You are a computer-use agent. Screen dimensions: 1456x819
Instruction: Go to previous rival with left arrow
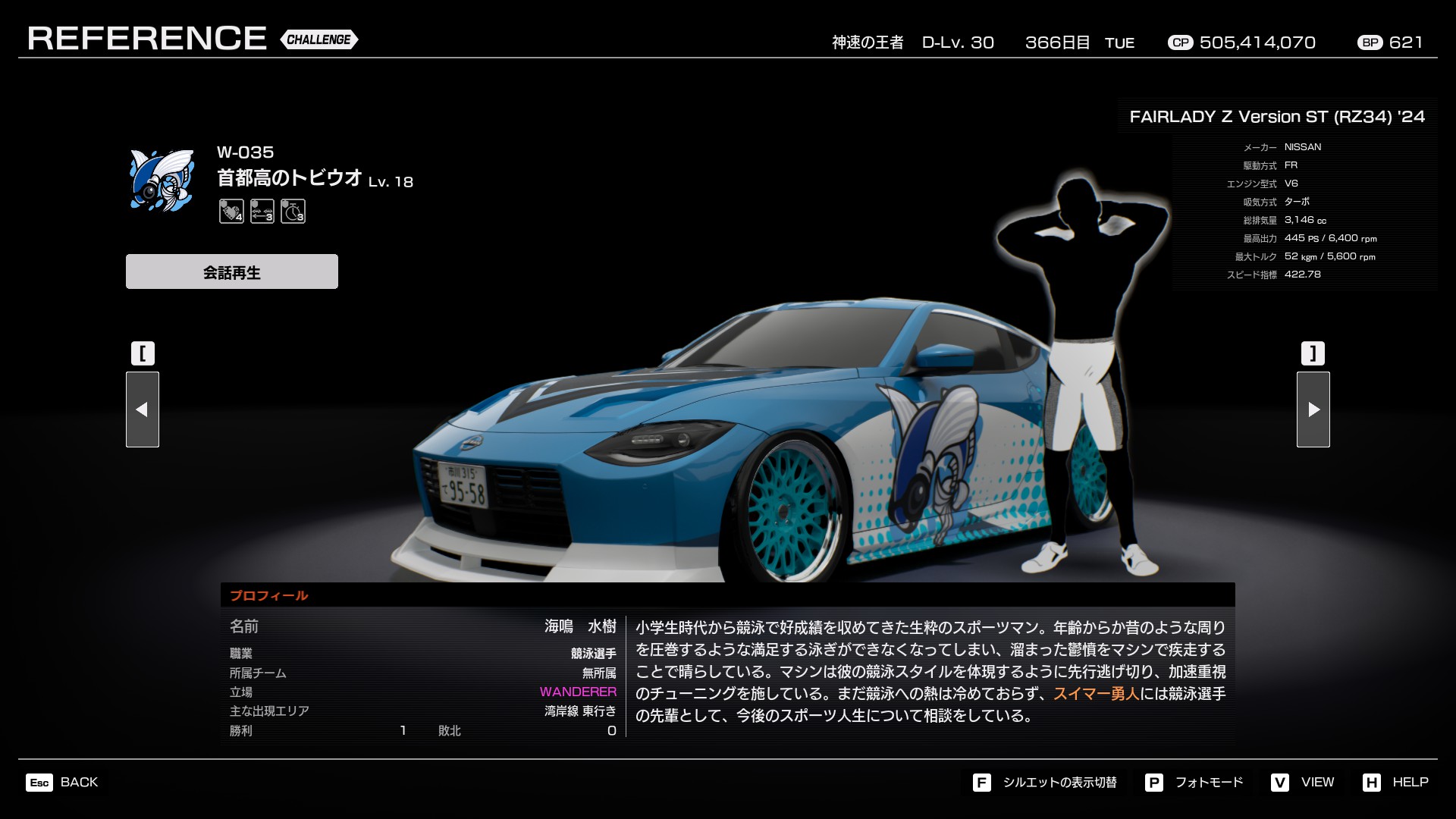point(142,409)
